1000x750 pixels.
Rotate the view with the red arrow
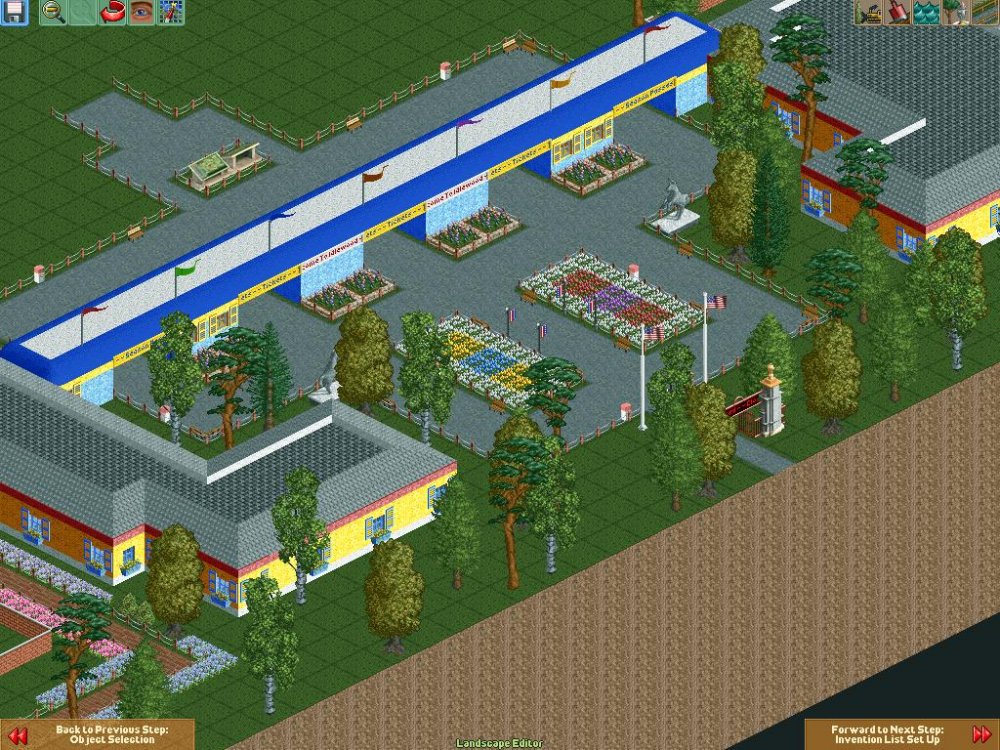click(x=113, y=12)
